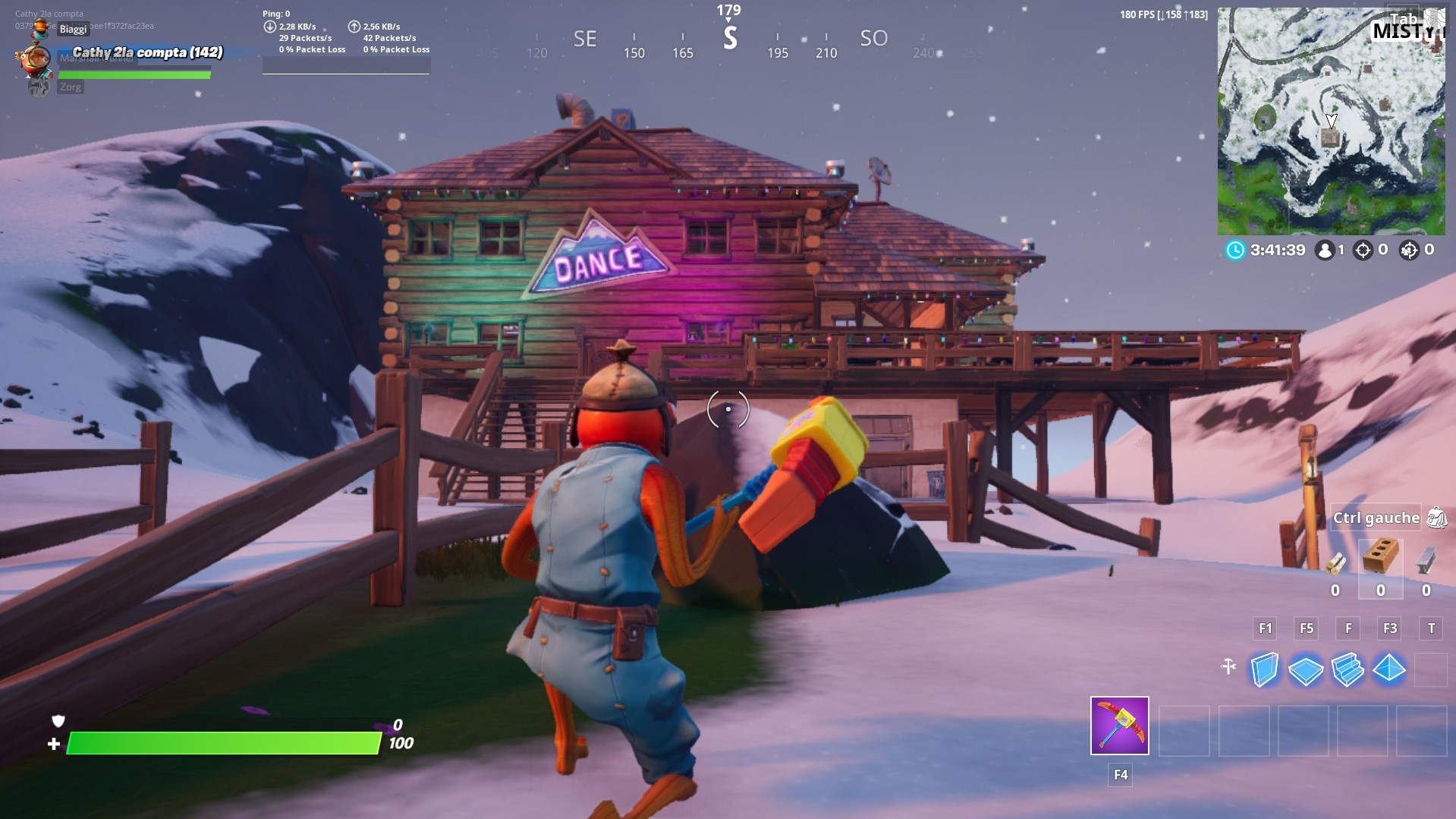Select the roof building piece
The image size is (1456, 819).
[1388, 669]
